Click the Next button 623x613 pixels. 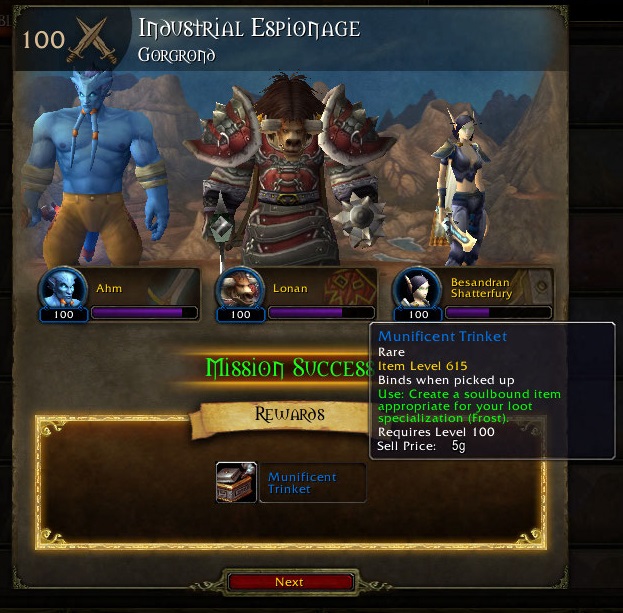tap(290, 582)
